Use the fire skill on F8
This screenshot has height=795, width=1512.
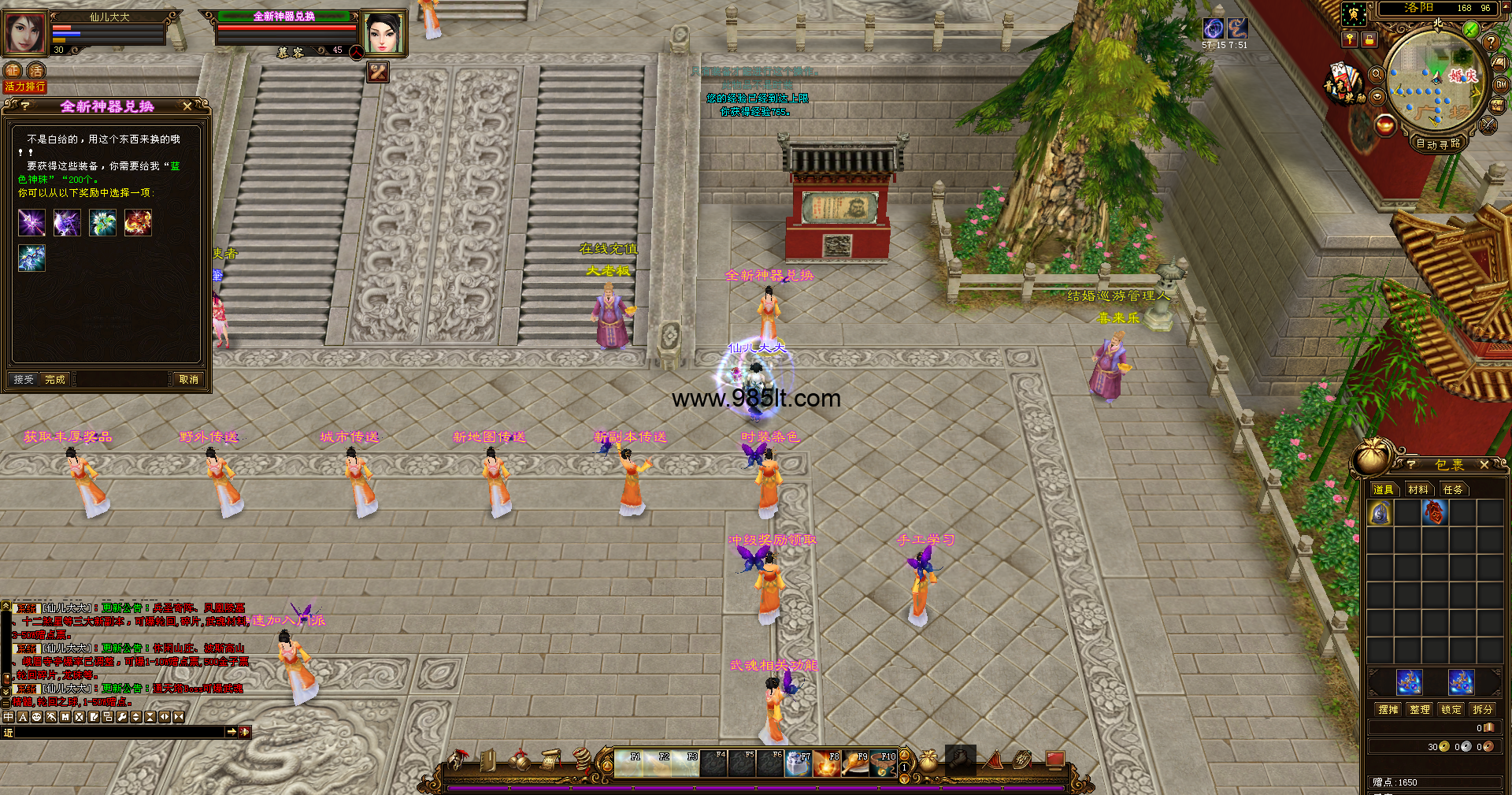point(826,763)
